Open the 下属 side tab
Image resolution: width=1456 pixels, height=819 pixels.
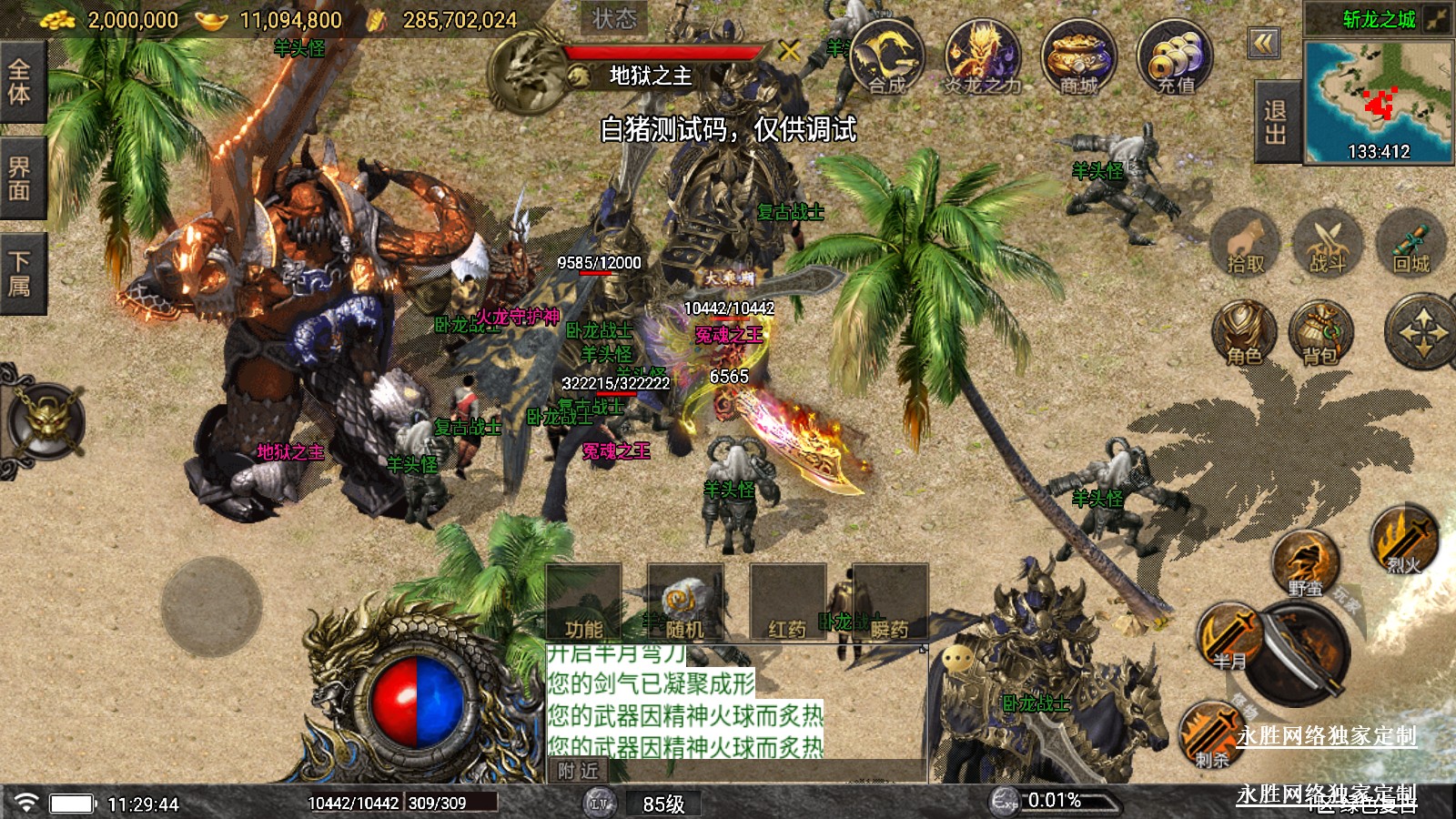click(20, 273)
